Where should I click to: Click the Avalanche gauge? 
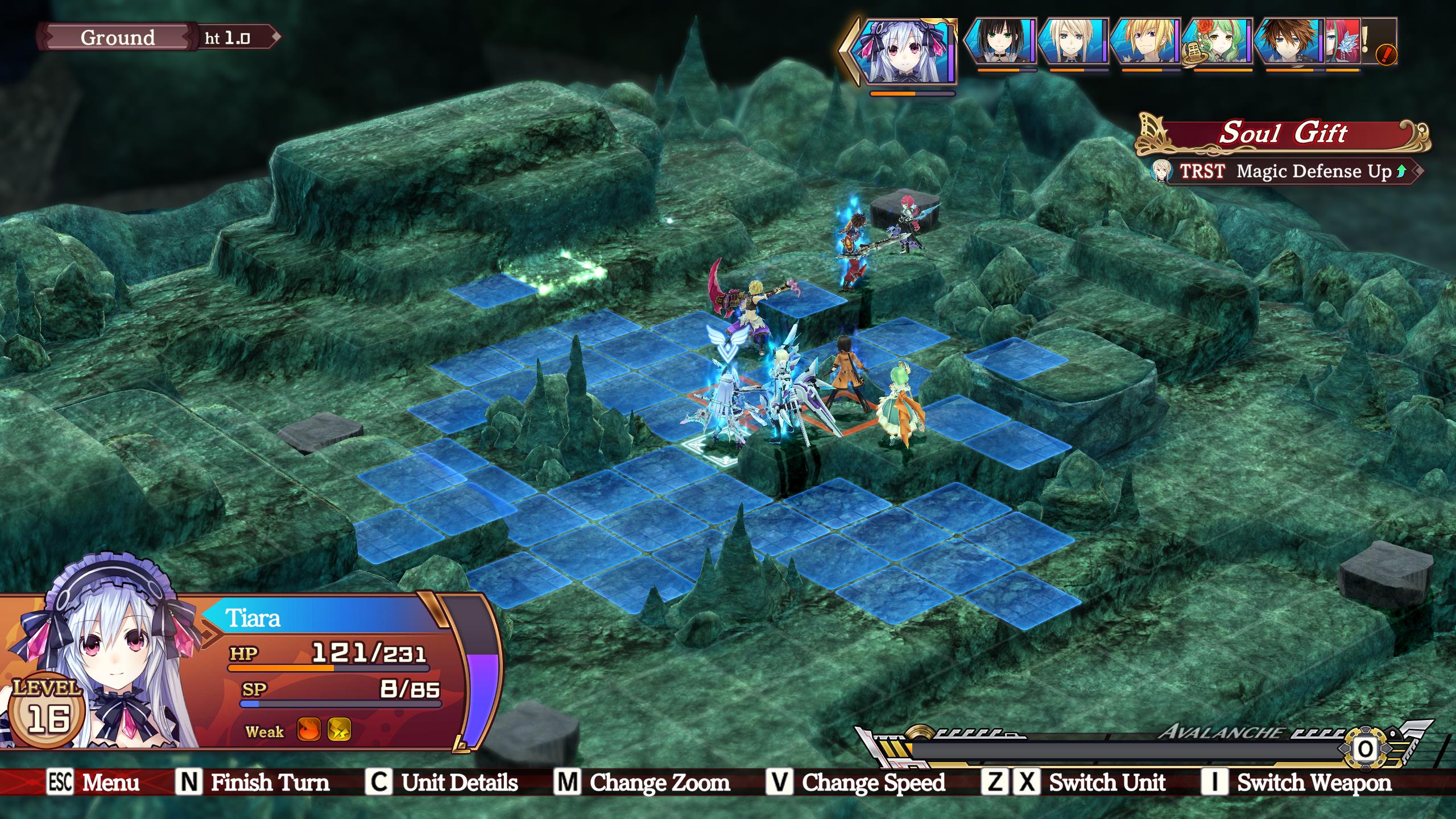coord(1126,751)
